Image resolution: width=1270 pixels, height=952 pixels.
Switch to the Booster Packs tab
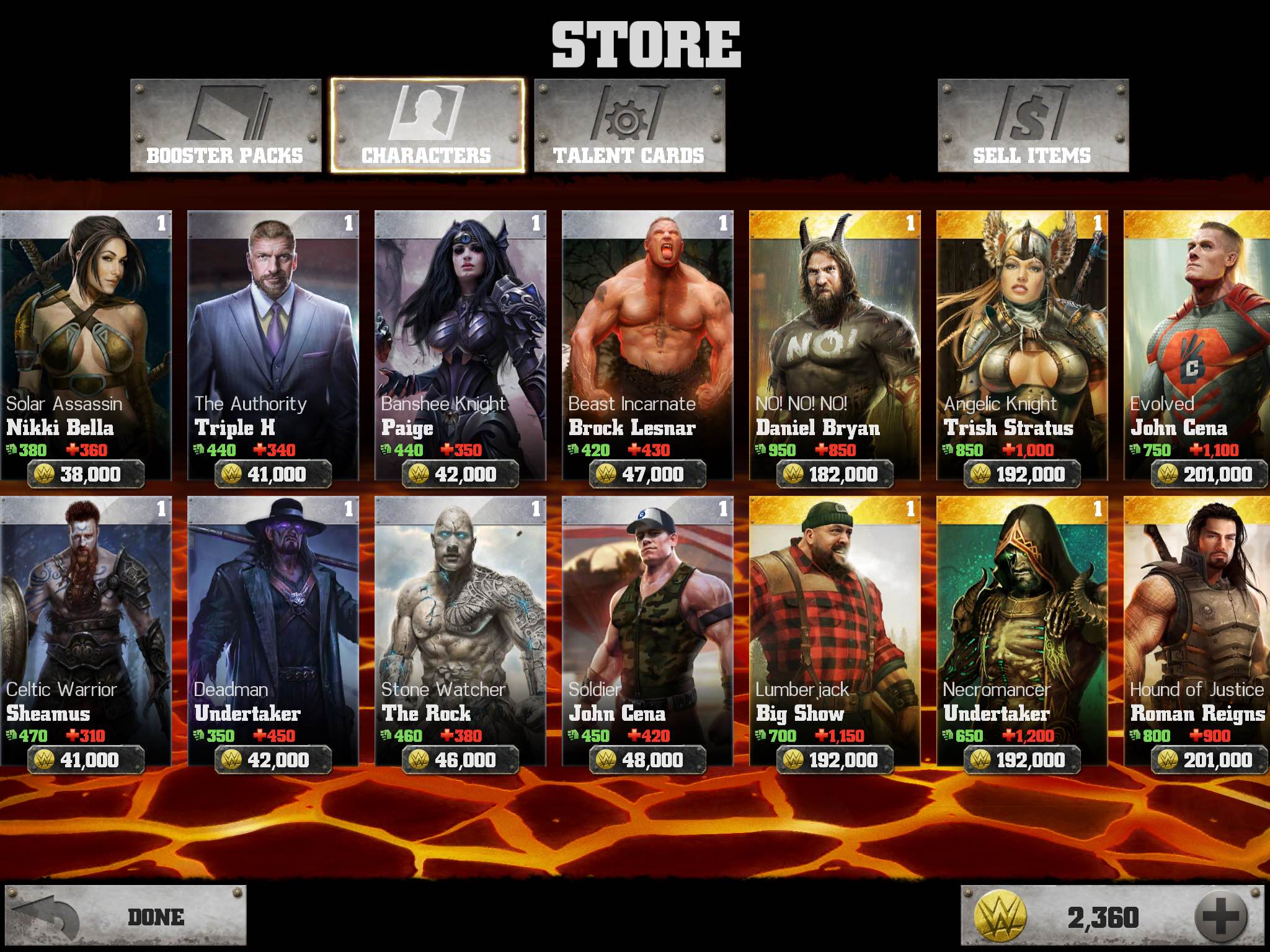[x=226, y=126]
